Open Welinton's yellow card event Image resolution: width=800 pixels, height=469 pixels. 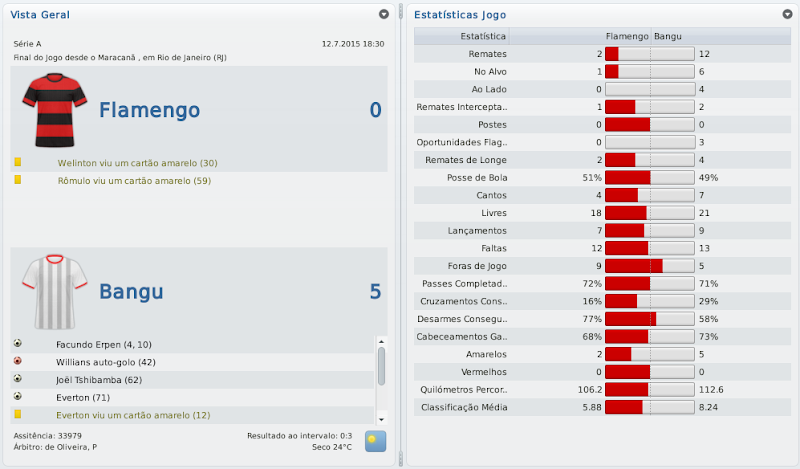[x=137, y=163]
